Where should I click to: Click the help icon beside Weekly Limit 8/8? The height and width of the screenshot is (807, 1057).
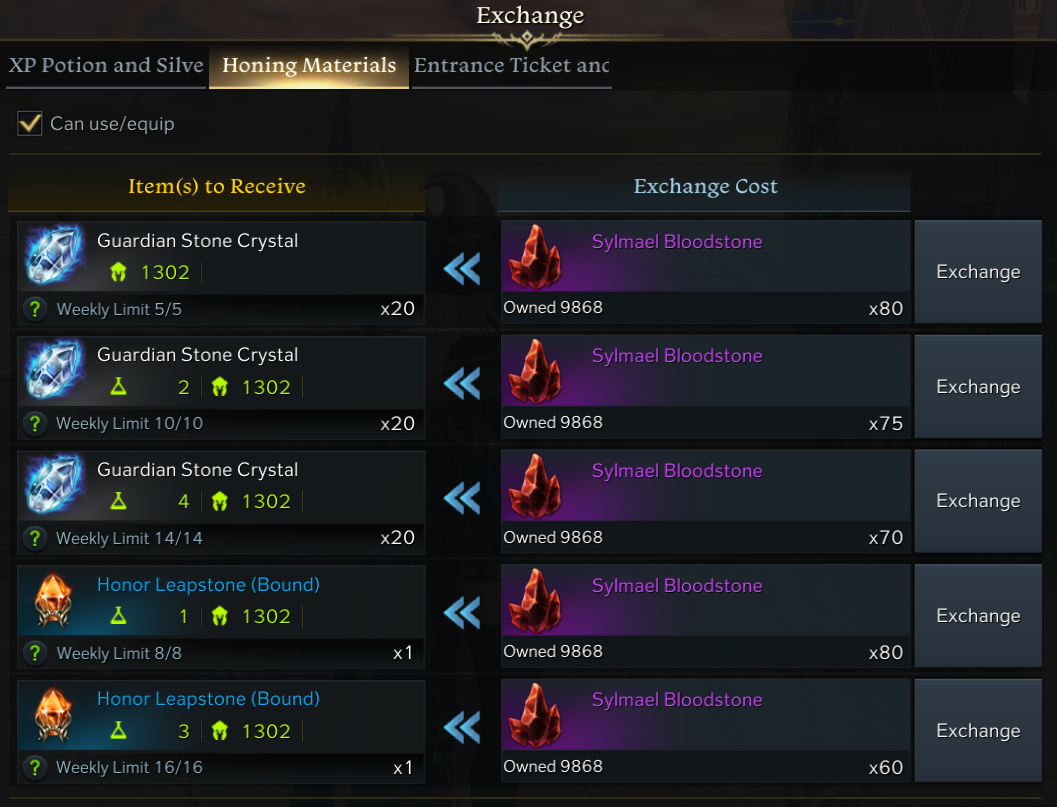pos(36,653)
